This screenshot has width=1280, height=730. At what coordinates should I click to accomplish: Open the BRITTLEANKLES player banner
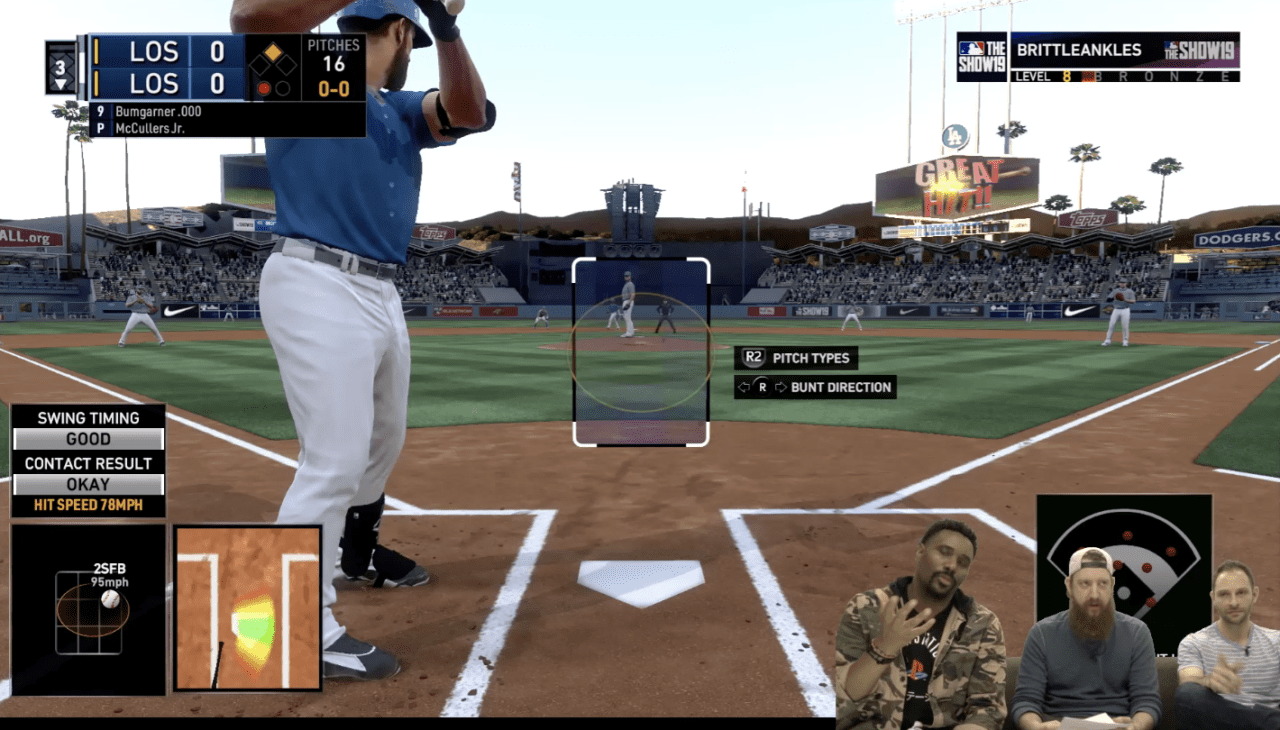point(1098,57)
